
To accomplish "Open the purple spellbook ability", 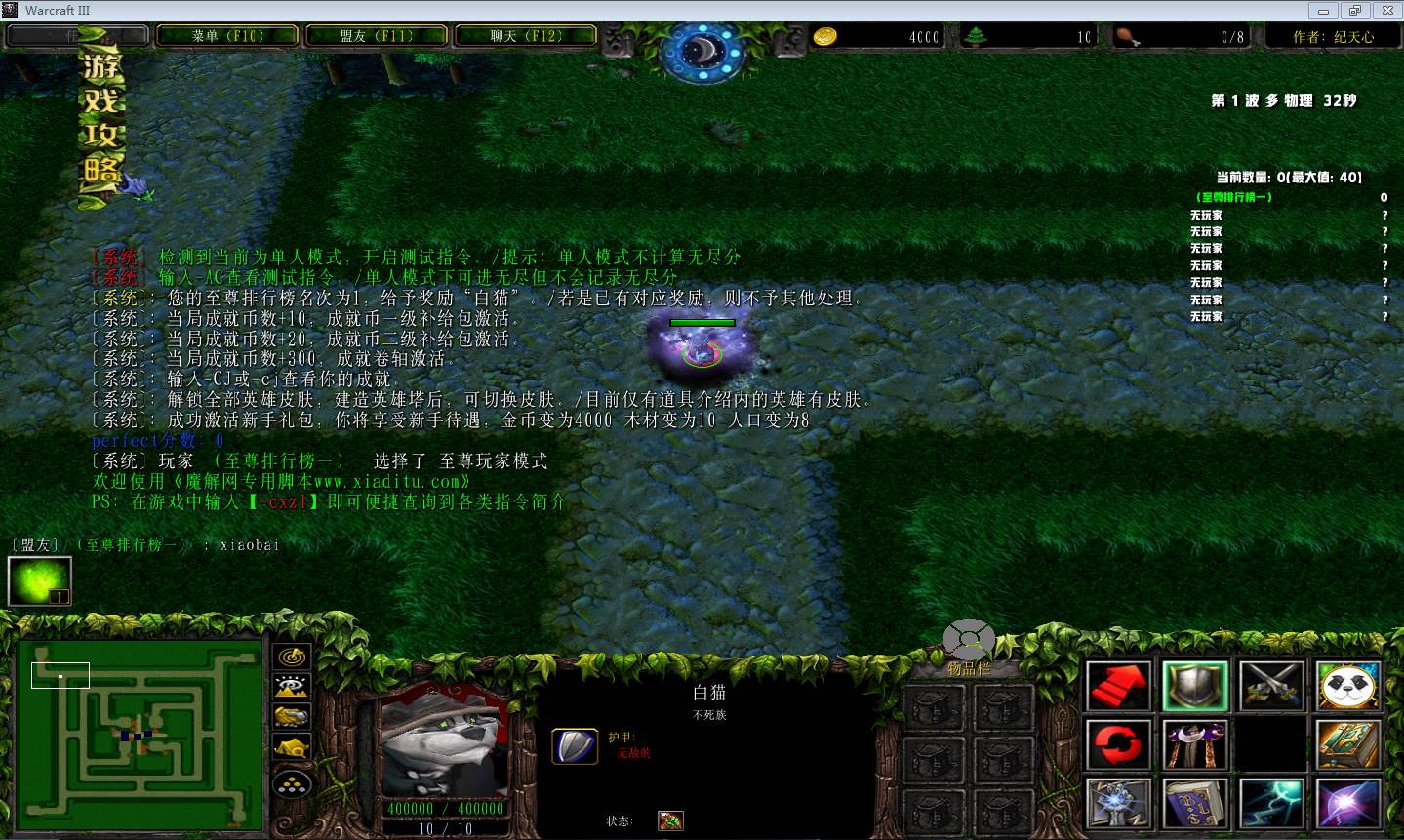I will coord(1195,805).
